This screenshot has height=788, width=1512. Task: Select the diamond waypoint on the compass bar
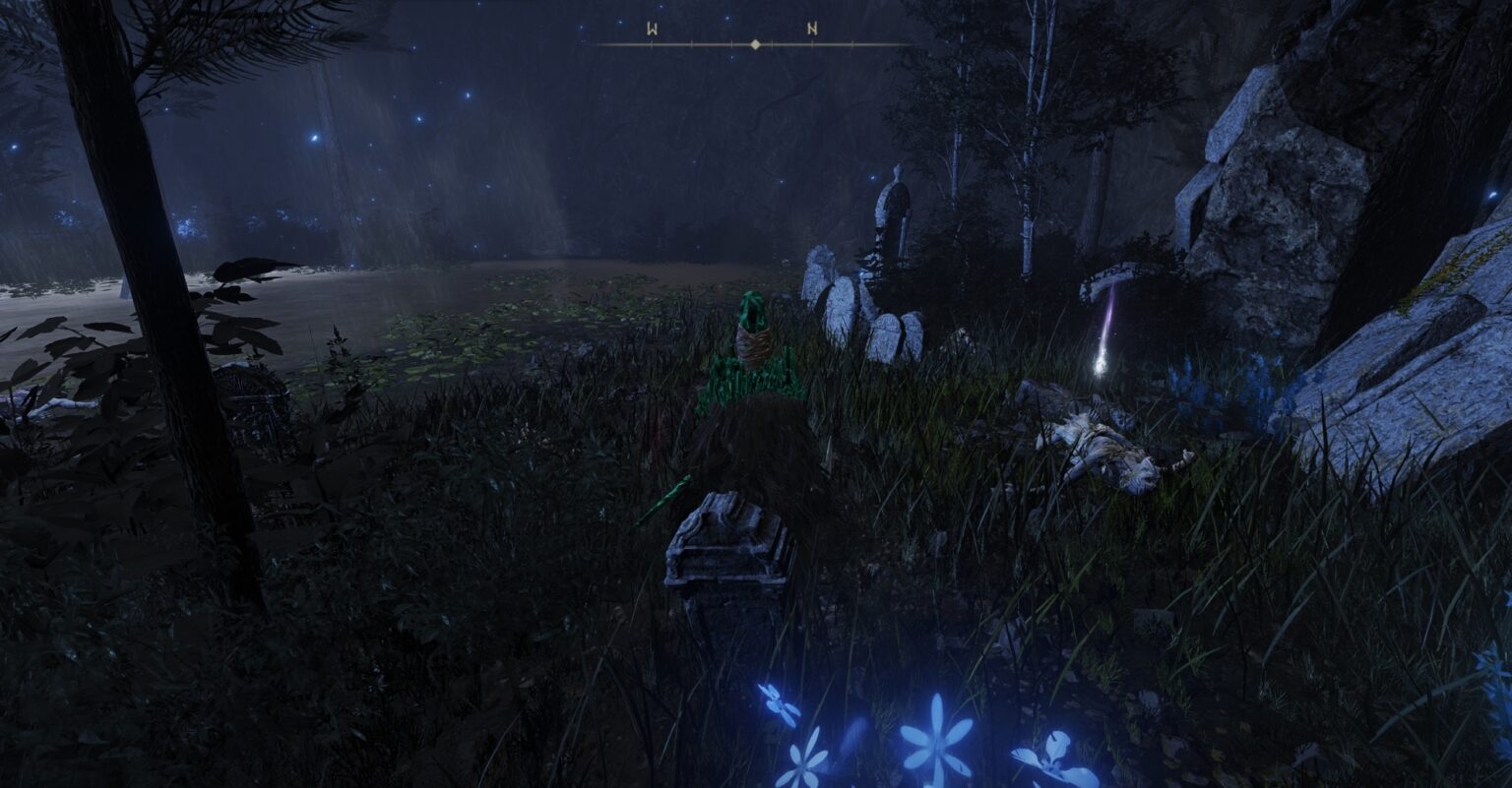(x=753, y=42)
